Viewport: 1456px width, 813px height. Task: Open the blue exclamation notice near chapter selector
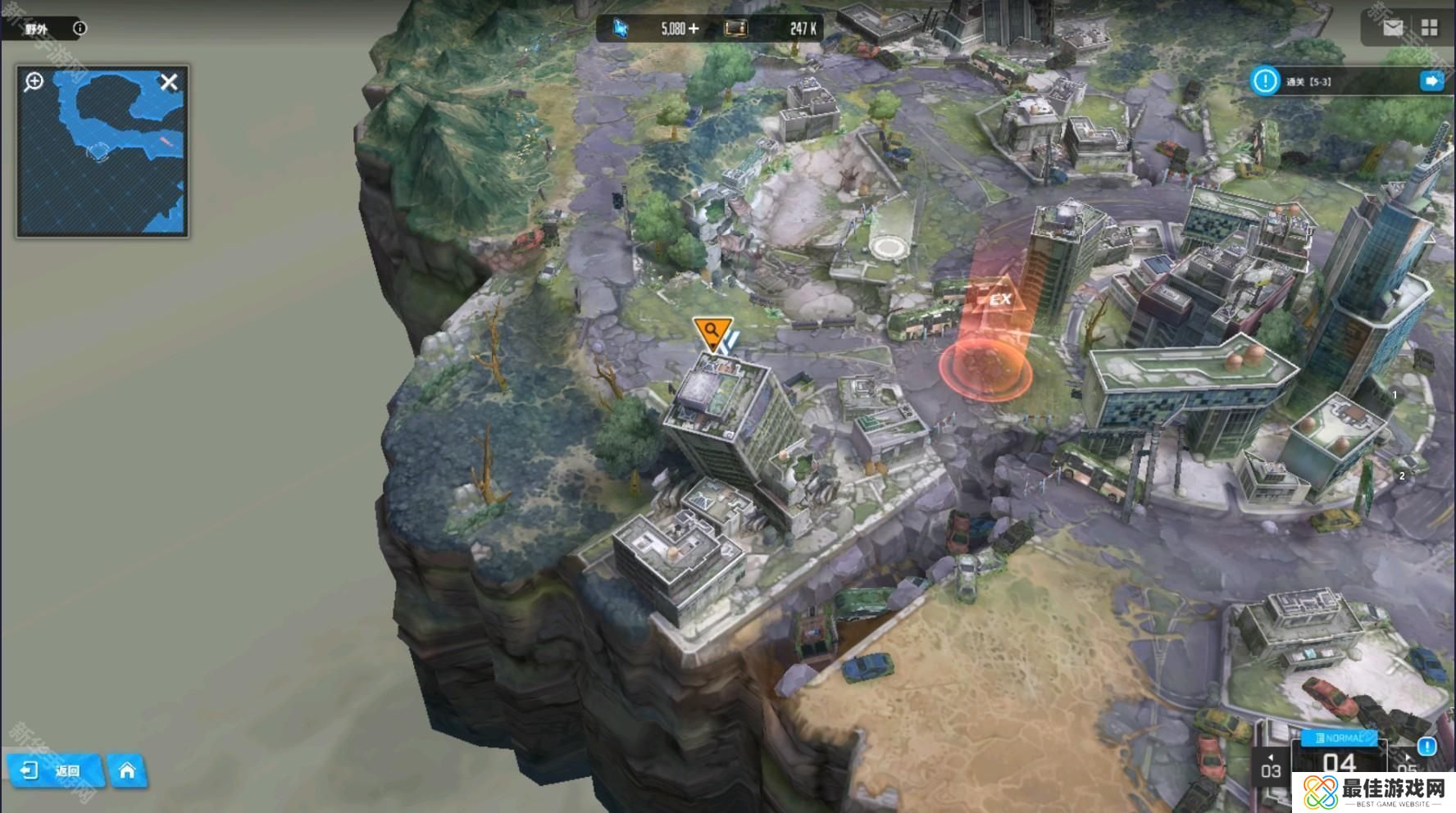coord(1426,746)
